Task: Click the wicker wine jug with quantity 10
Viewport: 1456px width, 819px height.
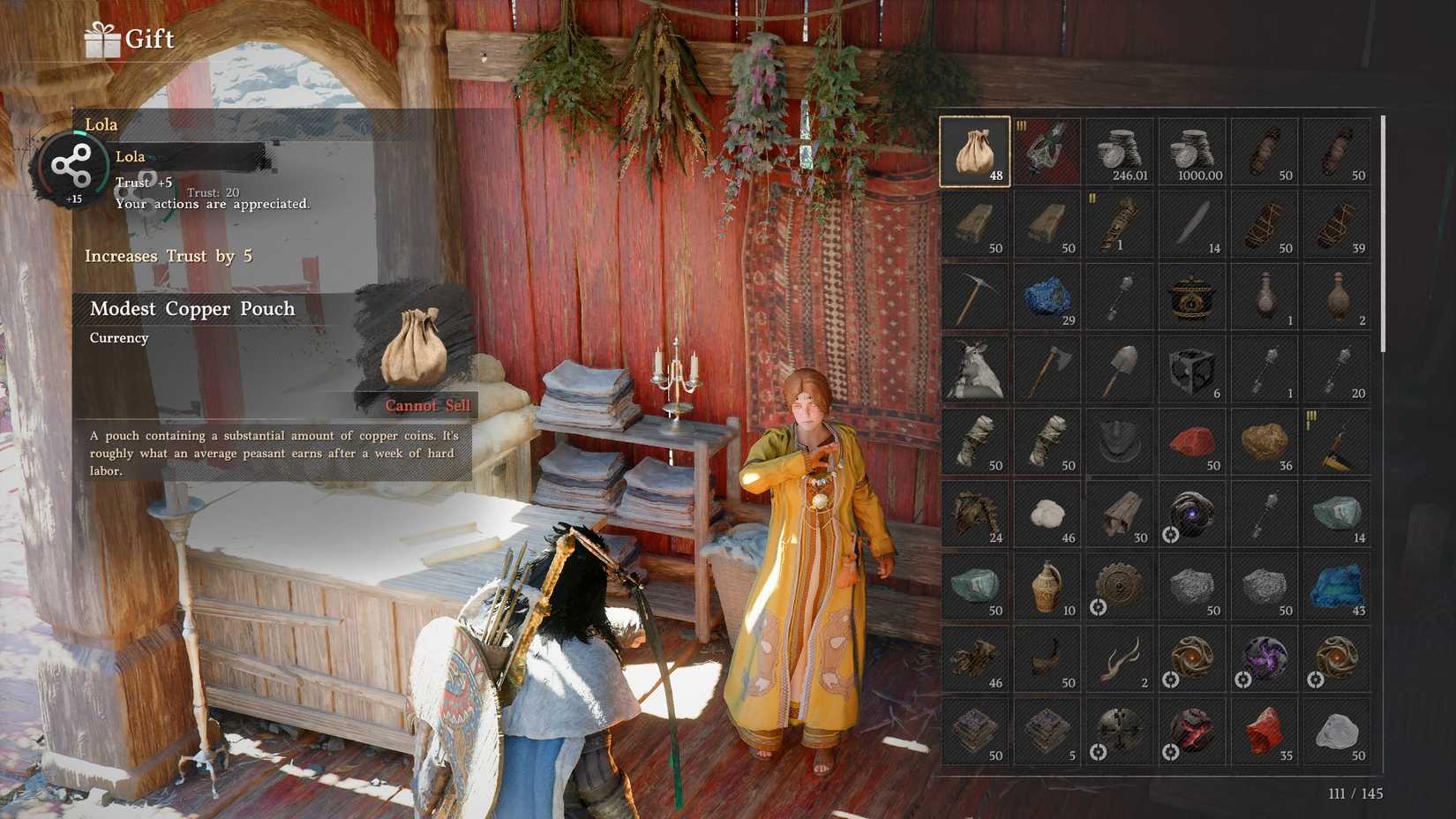Action: pos(1047,586)
